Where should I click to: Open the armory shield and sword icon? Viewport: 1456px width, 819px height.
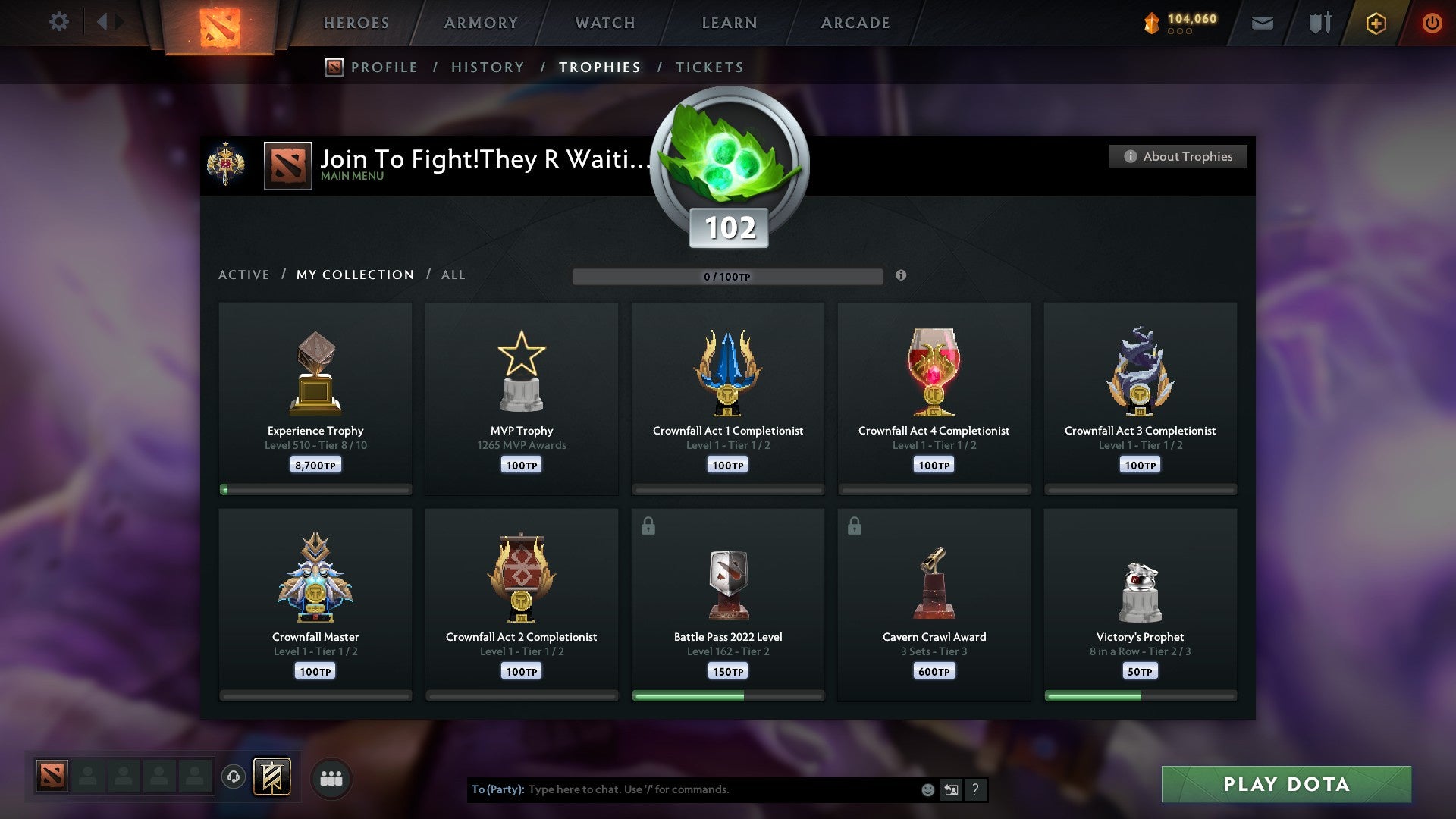[x=1319, y=23]
